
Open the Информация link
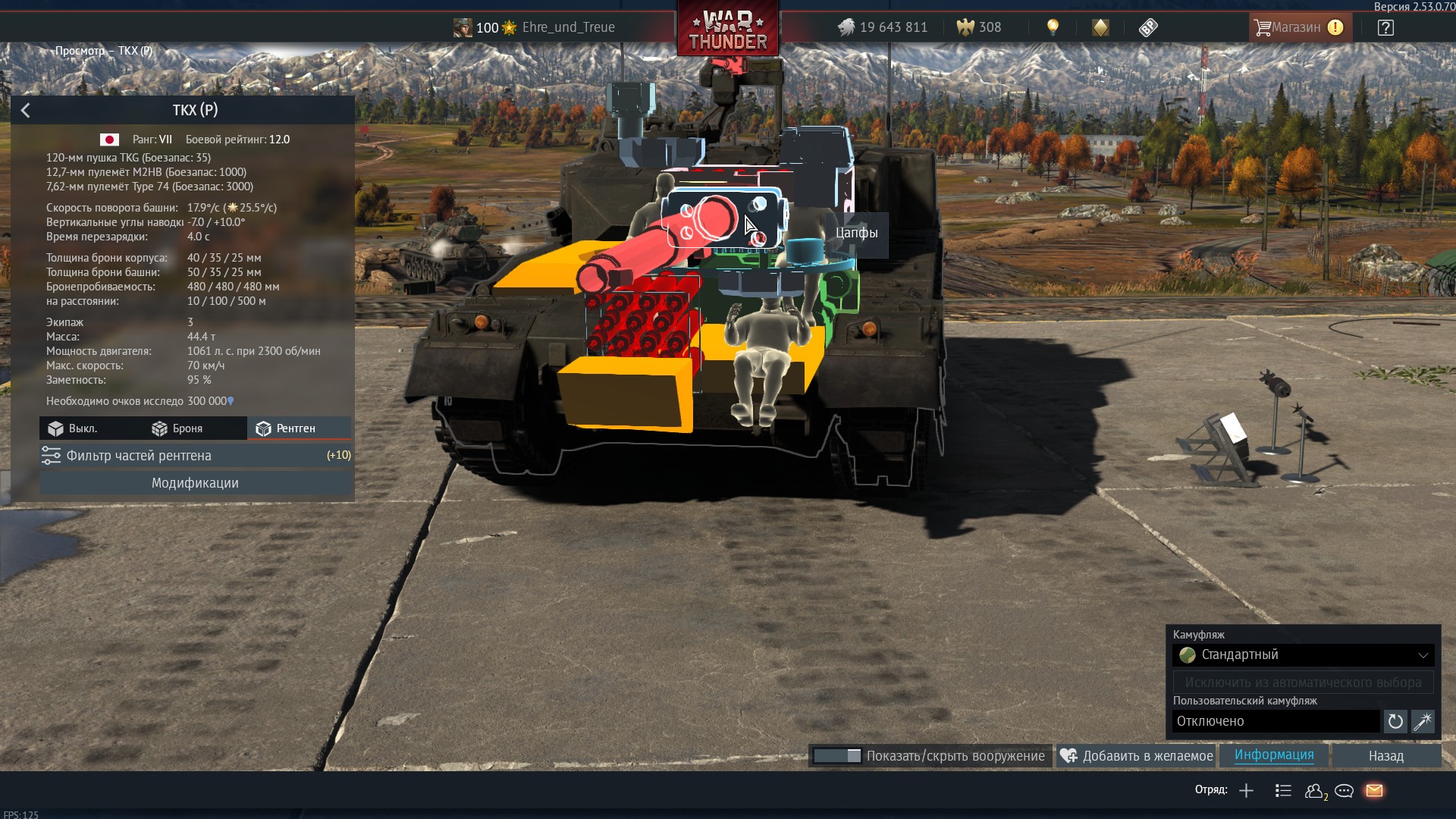1274,755
